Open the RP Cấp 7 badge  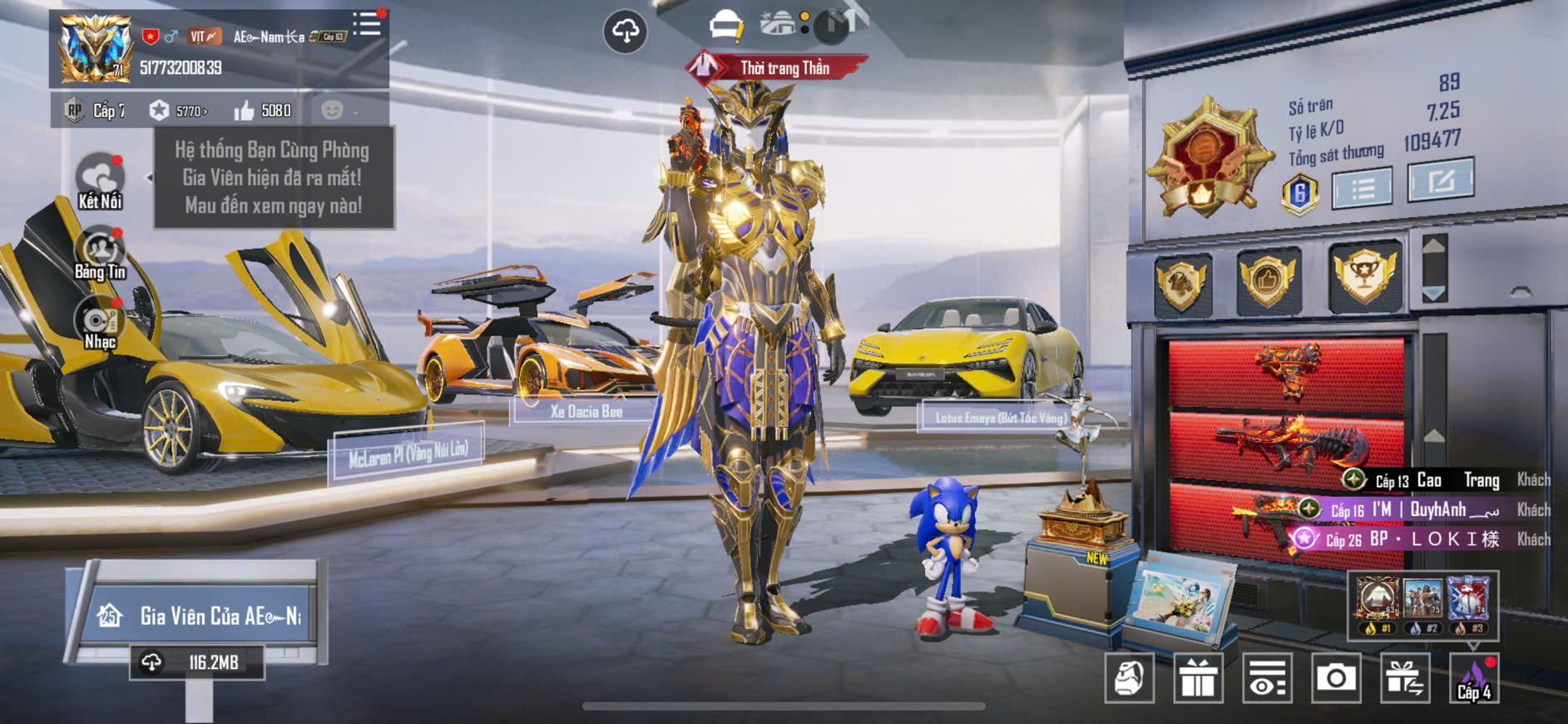pyautogui.click(x=95, y=111)
